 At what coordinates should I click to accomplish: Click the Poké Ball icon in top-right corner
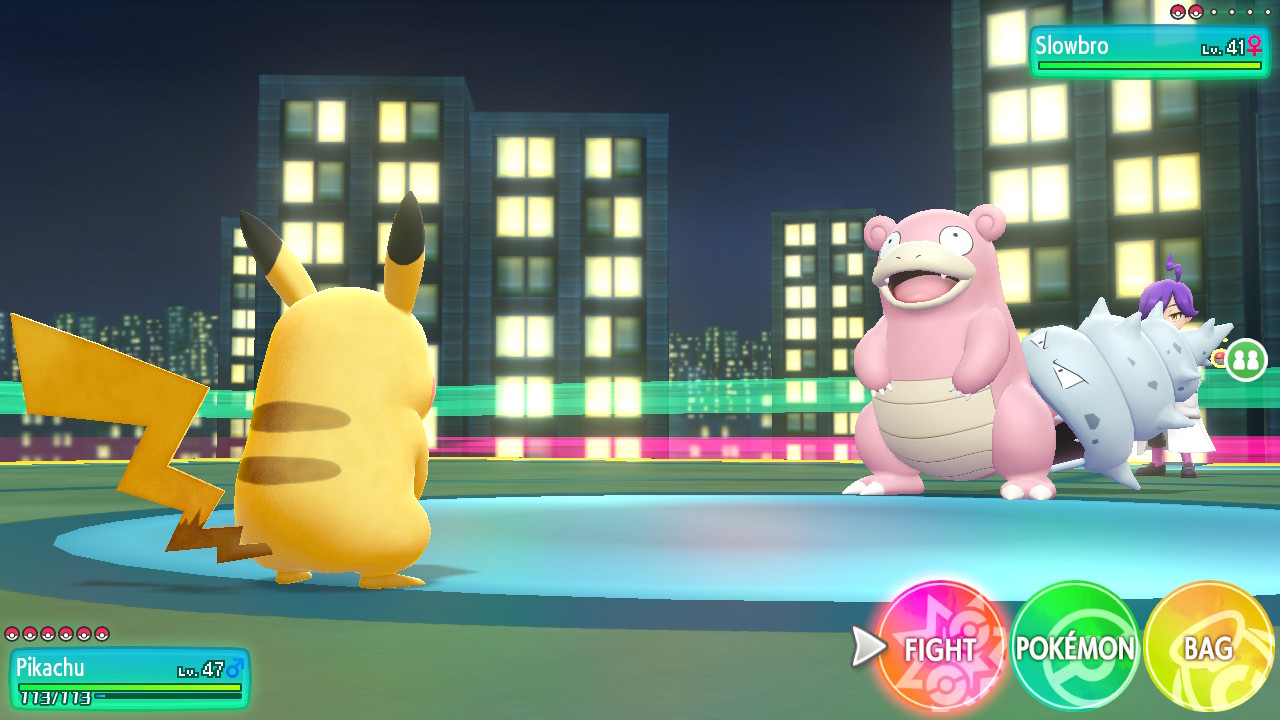[x=1178, y=12]
